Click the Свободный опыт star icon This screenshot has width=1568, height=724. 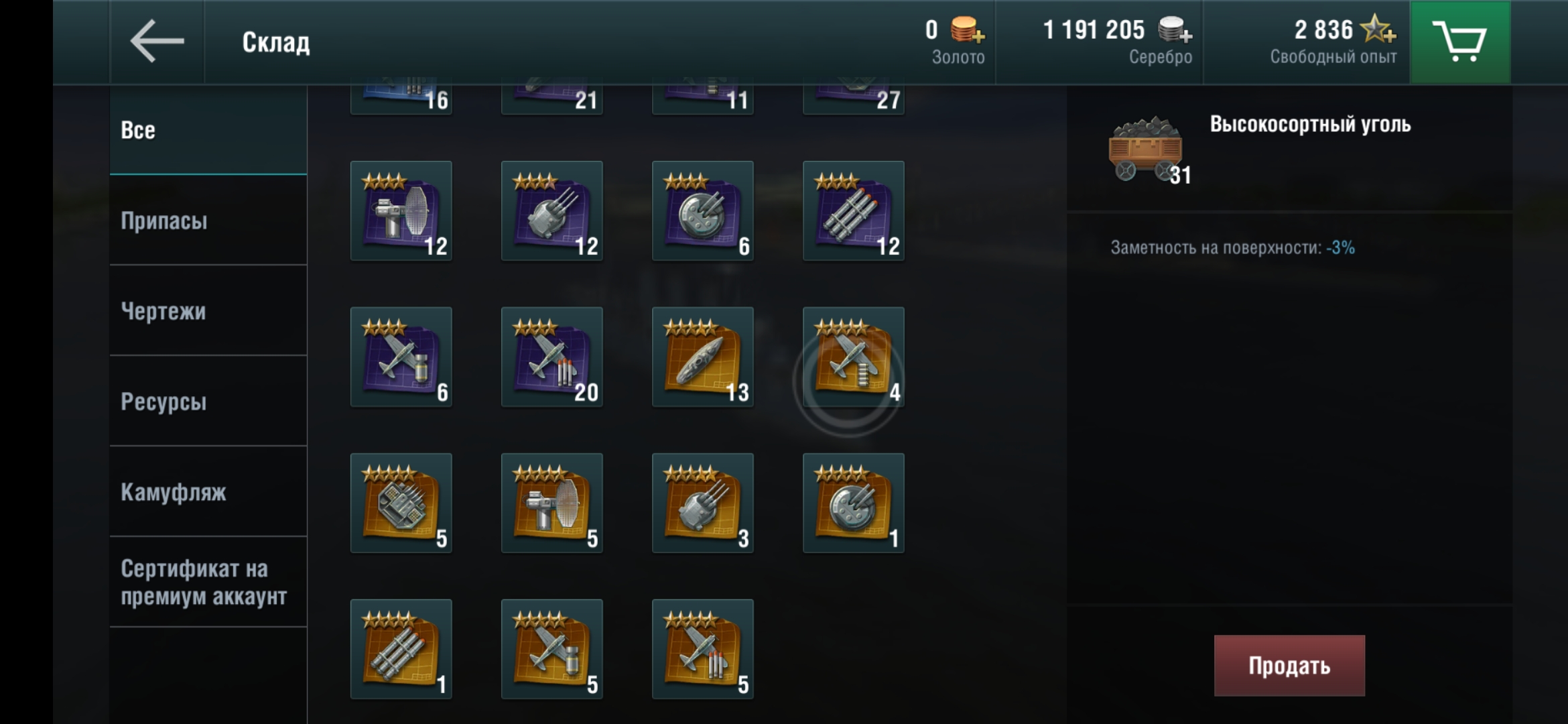pyautogui.click(x=1378, y=29)
